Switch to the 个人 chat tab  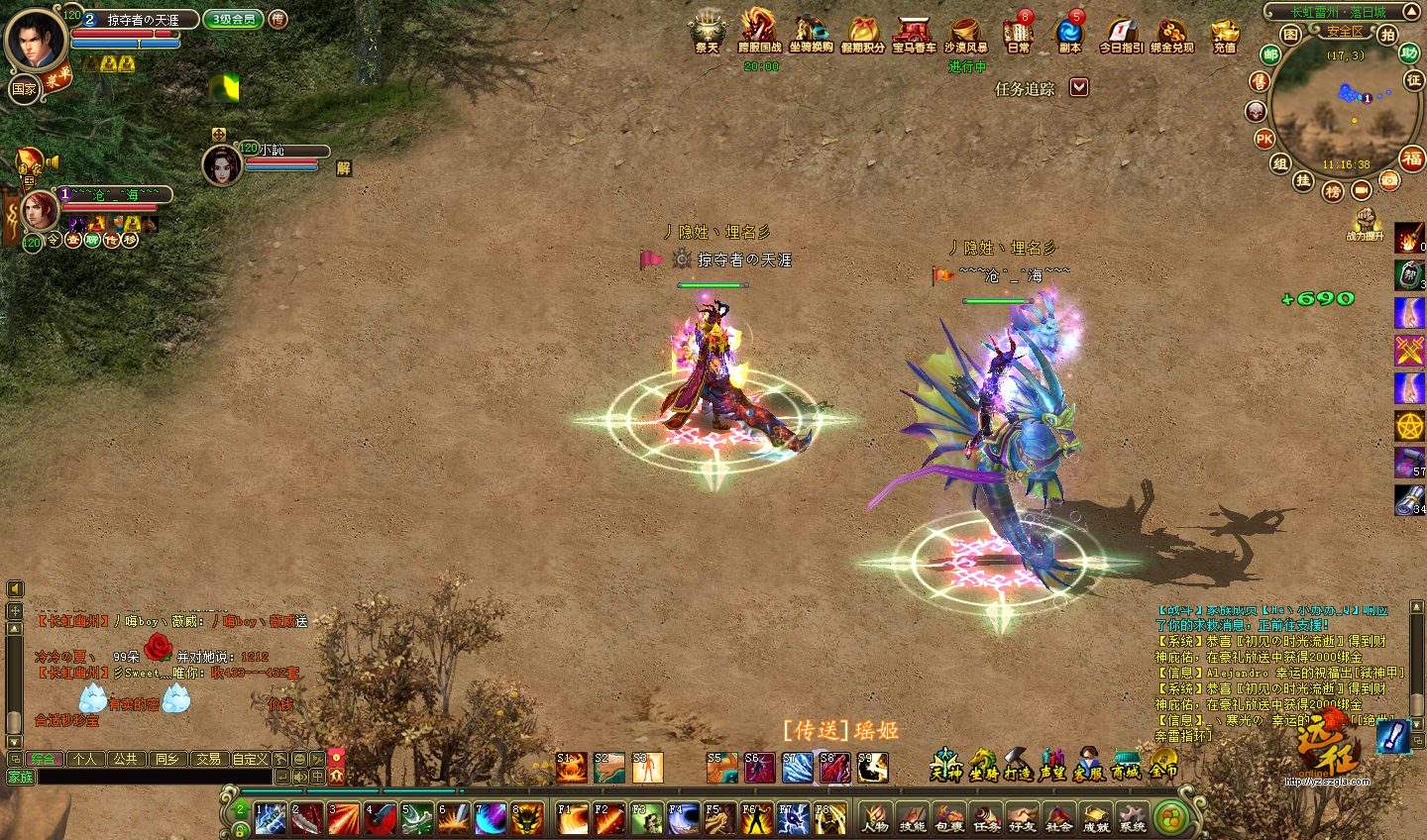(x=85, y=759)
